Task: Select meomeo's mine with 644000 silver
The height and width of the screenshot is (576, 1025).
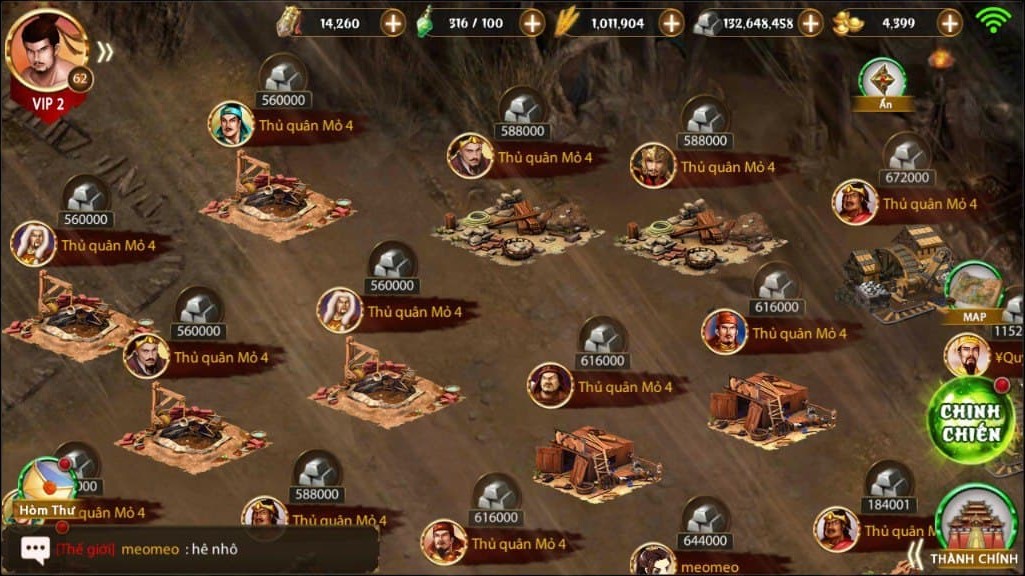Action: point(706,522)
